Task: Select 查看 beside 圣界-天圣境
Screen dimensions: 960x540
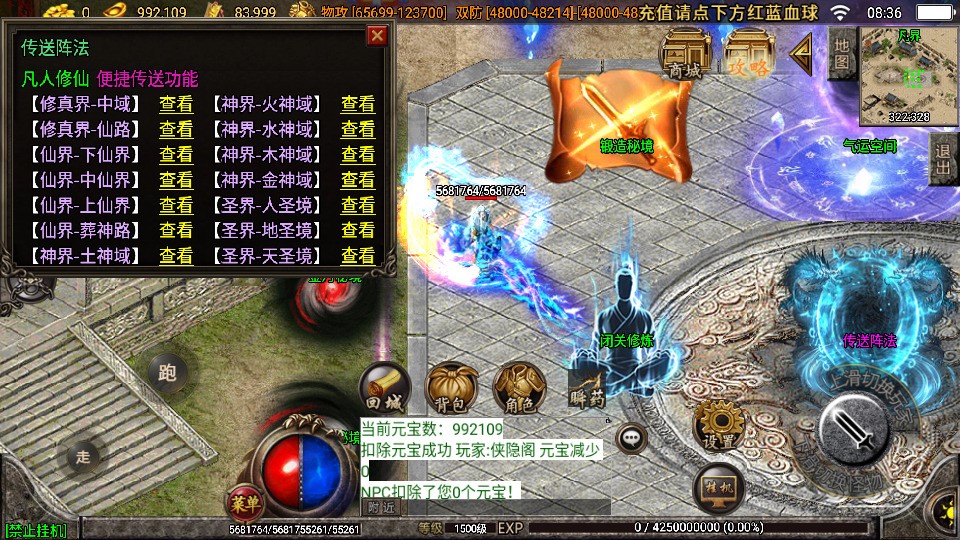Action: (x=357, y=255)
